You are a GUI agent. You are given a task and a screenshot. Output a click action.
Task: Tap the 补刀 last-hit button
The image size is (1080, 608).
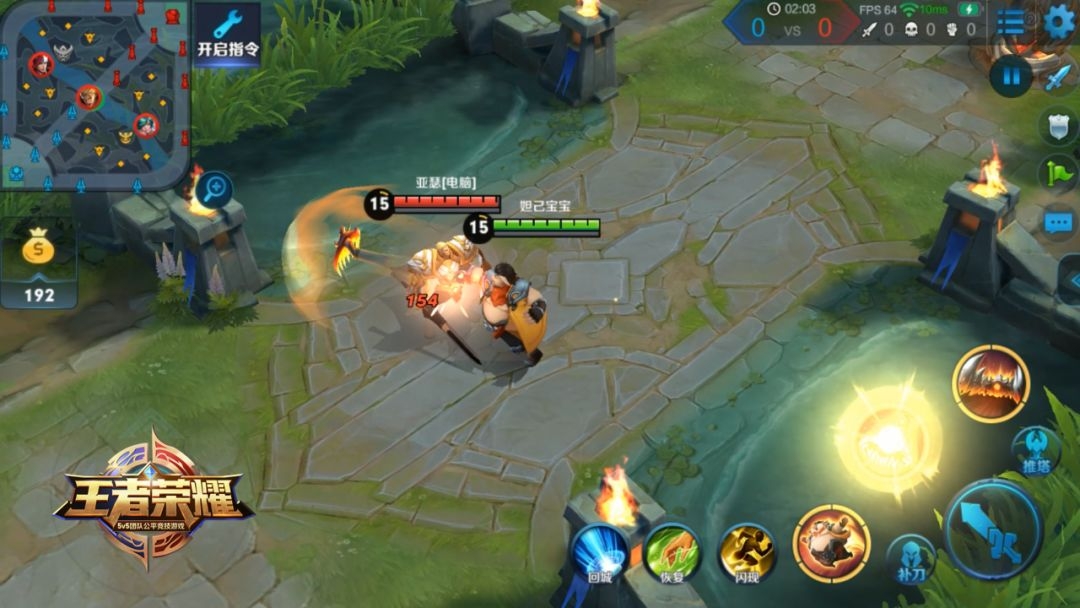(x=910, y=558)
